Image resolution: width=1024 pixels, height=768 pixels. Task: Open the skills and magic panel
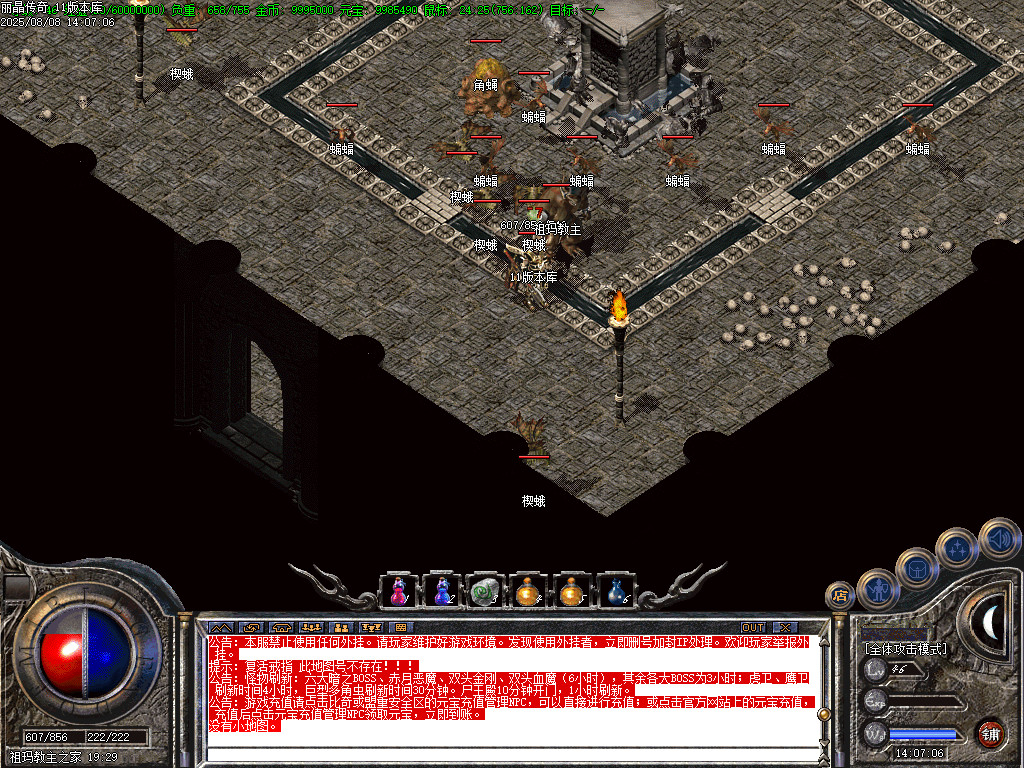pos(957,548)
